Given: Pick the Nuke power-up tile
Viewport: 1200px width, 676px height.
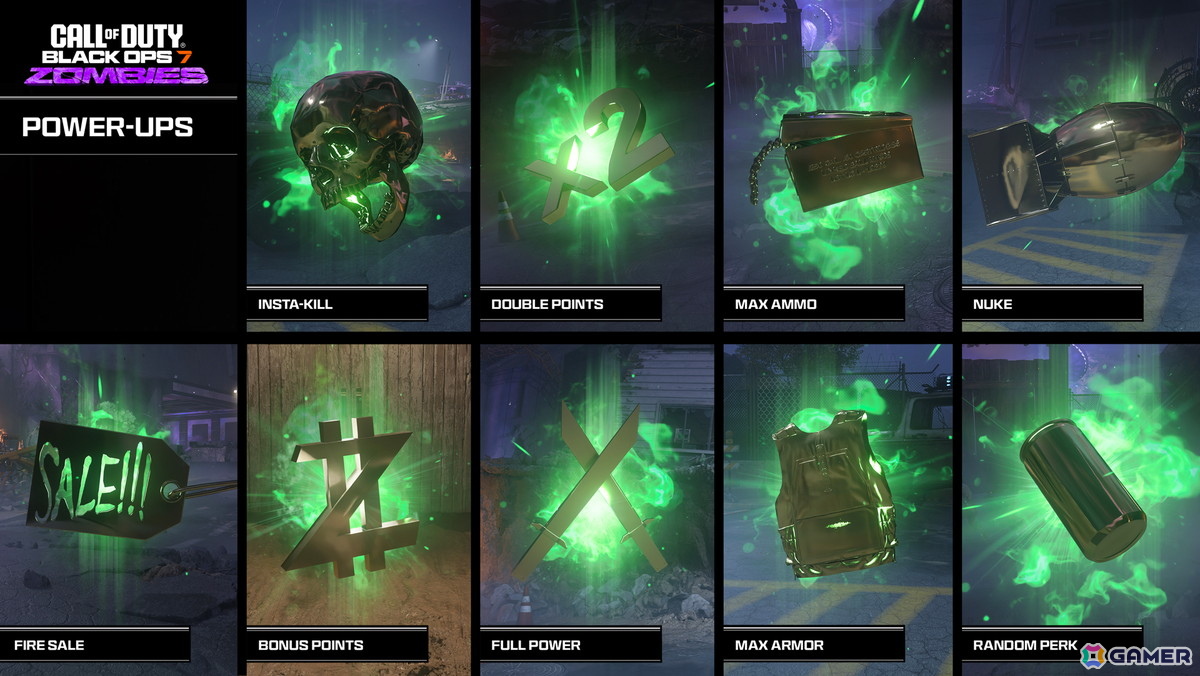Looking at the screenshot, I should [x=1080, y=165].
